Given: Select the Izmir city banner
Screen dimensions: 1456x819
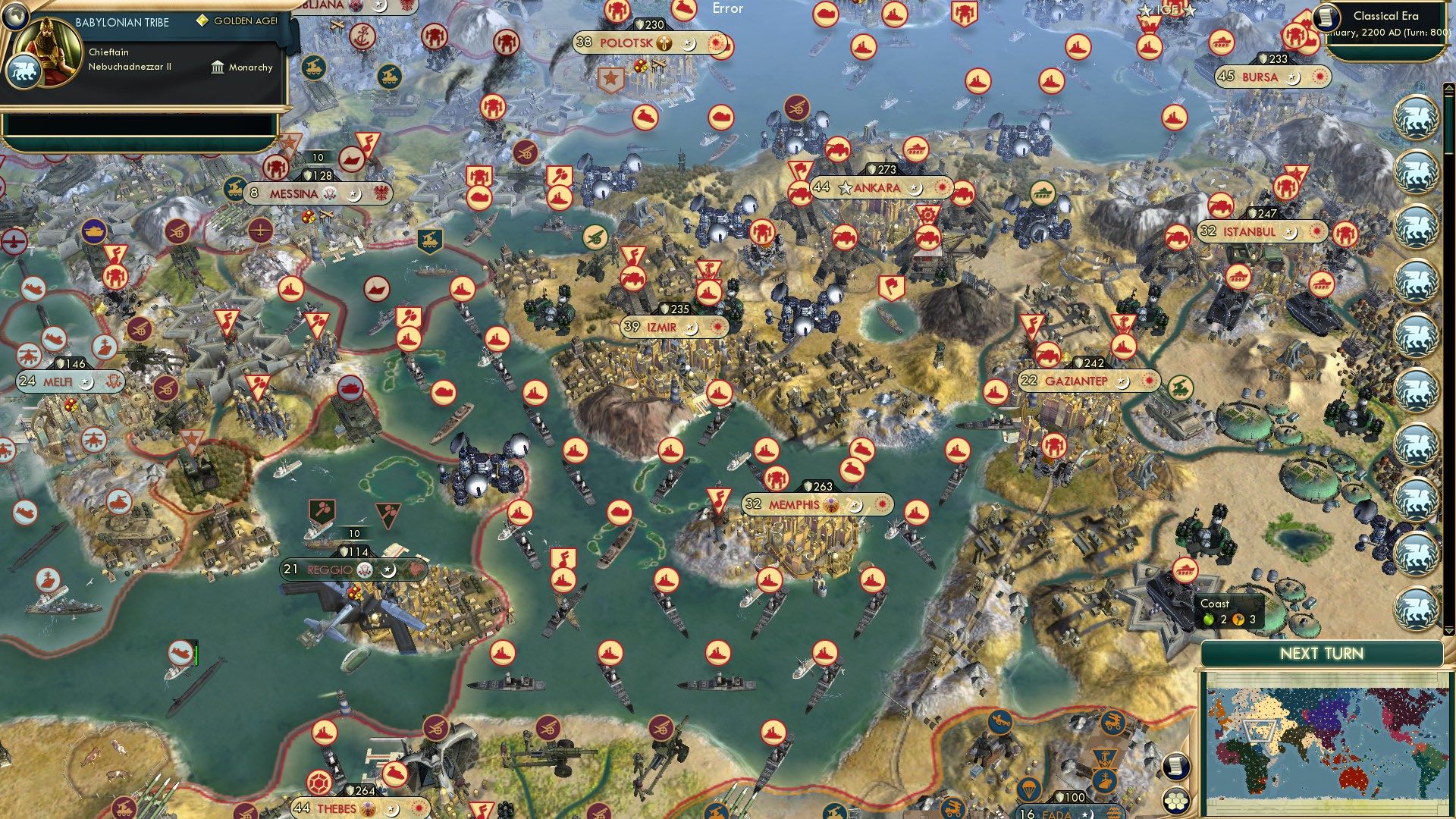Looking at the screenshot, I should click(x=661, y=328).
